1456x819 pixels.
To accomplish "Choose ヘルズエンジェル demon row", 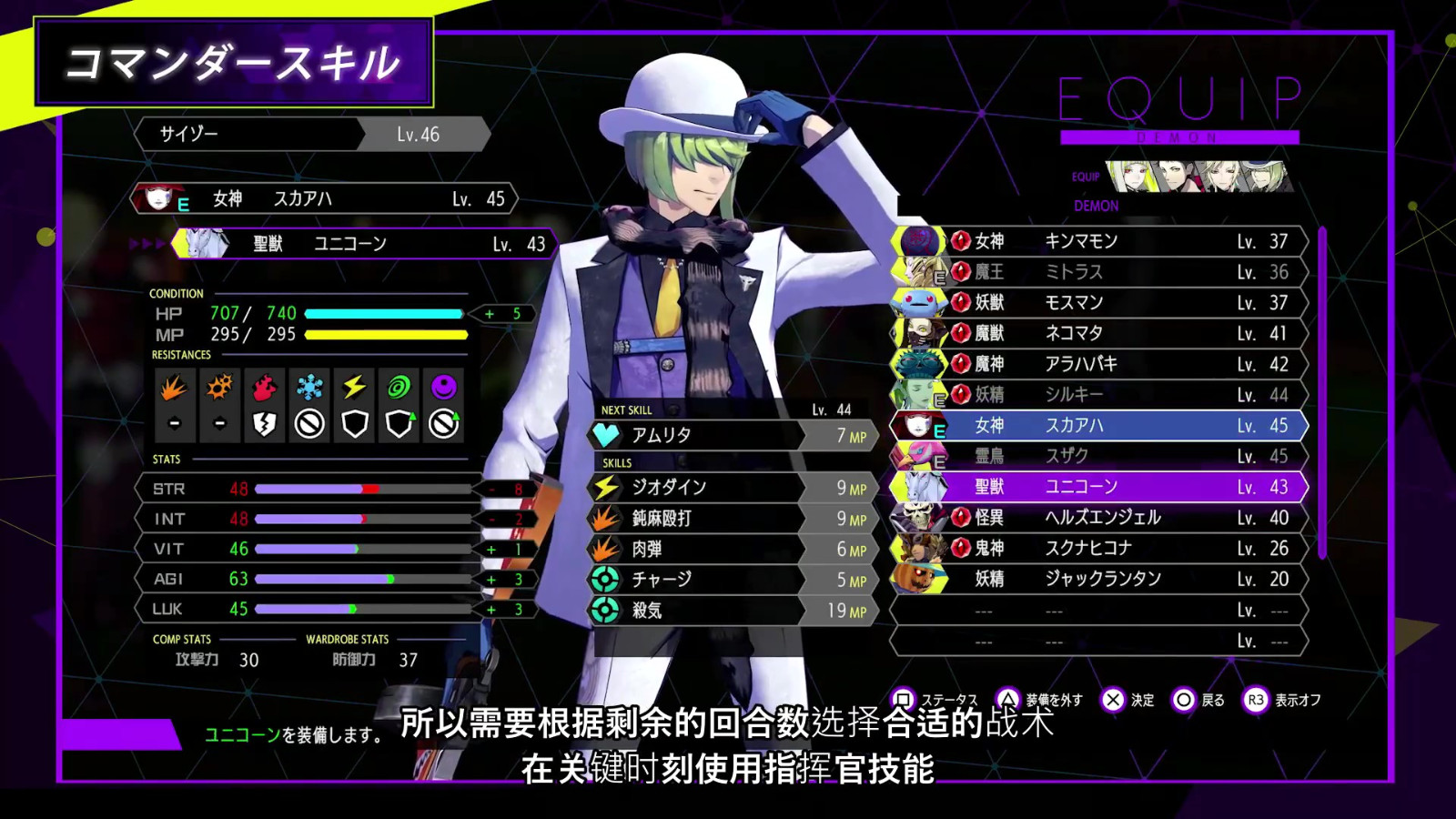I will (x=1101, y=518).
